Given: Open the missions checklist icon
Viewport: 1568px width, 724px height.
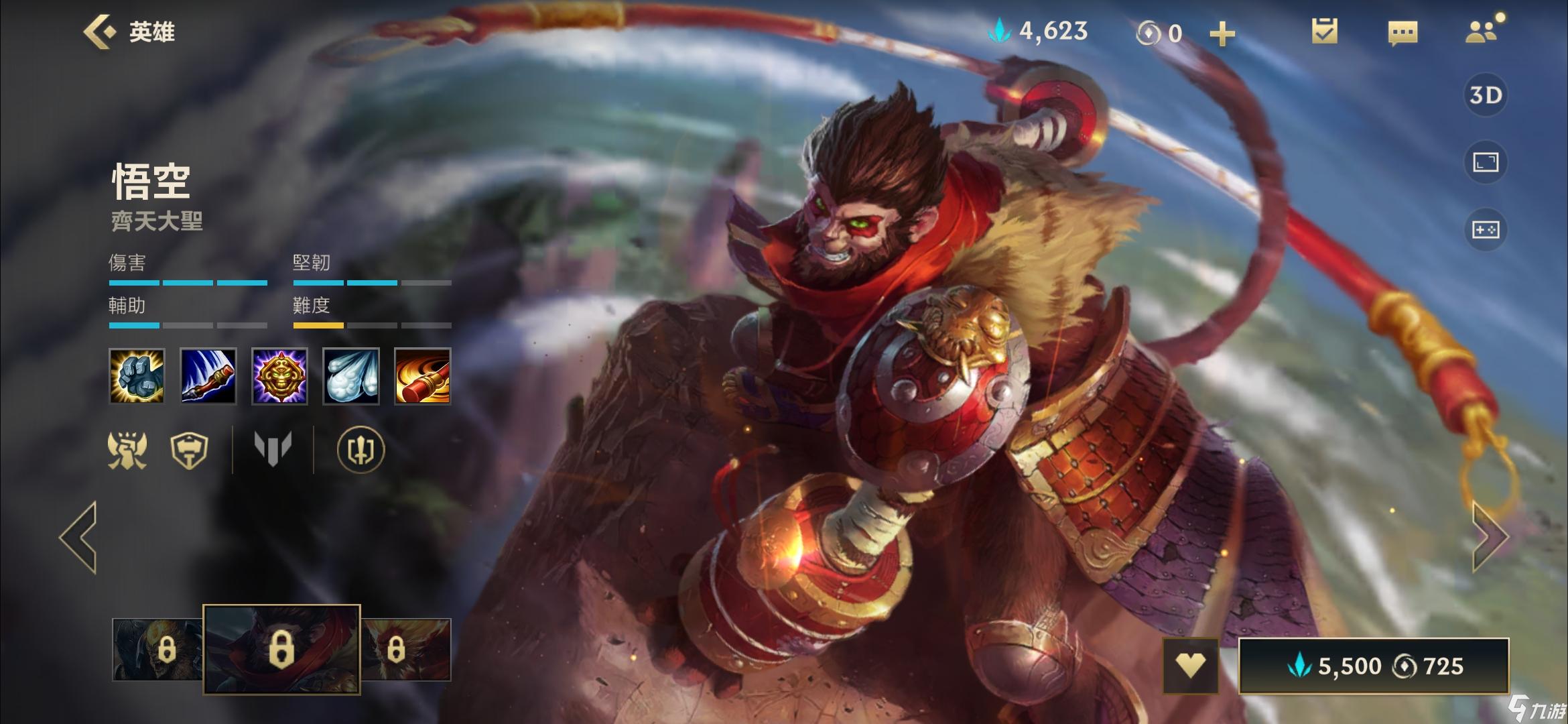Looking at the screenshot, I should tap(1324, 32).
